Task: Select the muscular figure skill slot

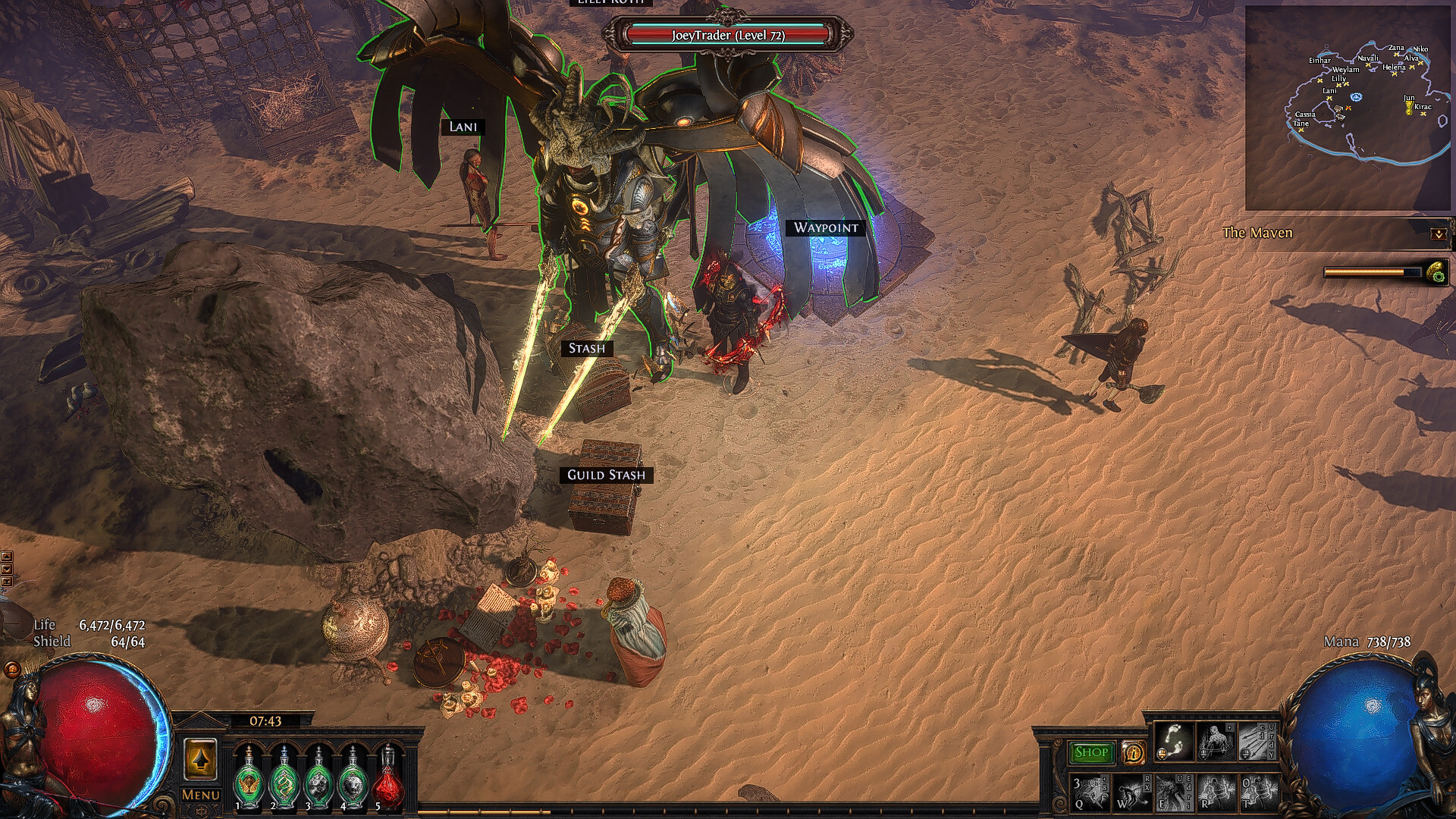Action: [x=1216, y=742]
